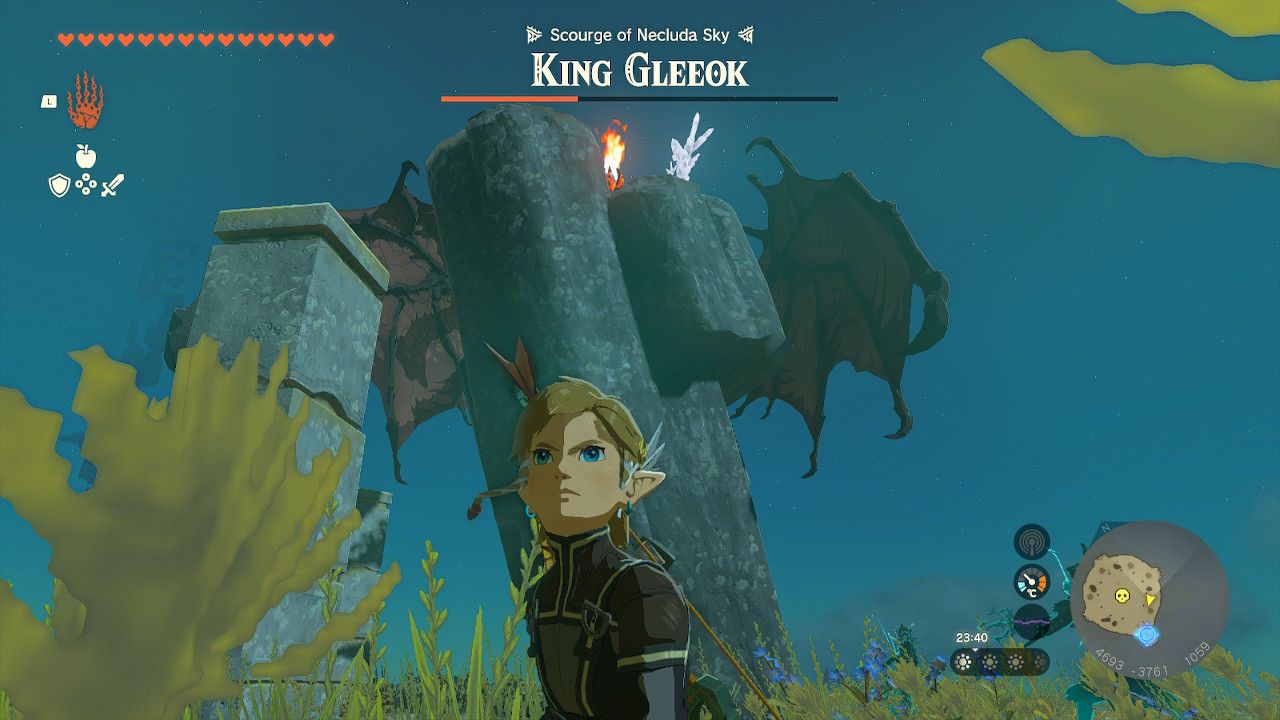Image resolution: width=1280 pixels, height=720 pixels.
Task: Click the sword weapon icon
Action: (113, 185)
